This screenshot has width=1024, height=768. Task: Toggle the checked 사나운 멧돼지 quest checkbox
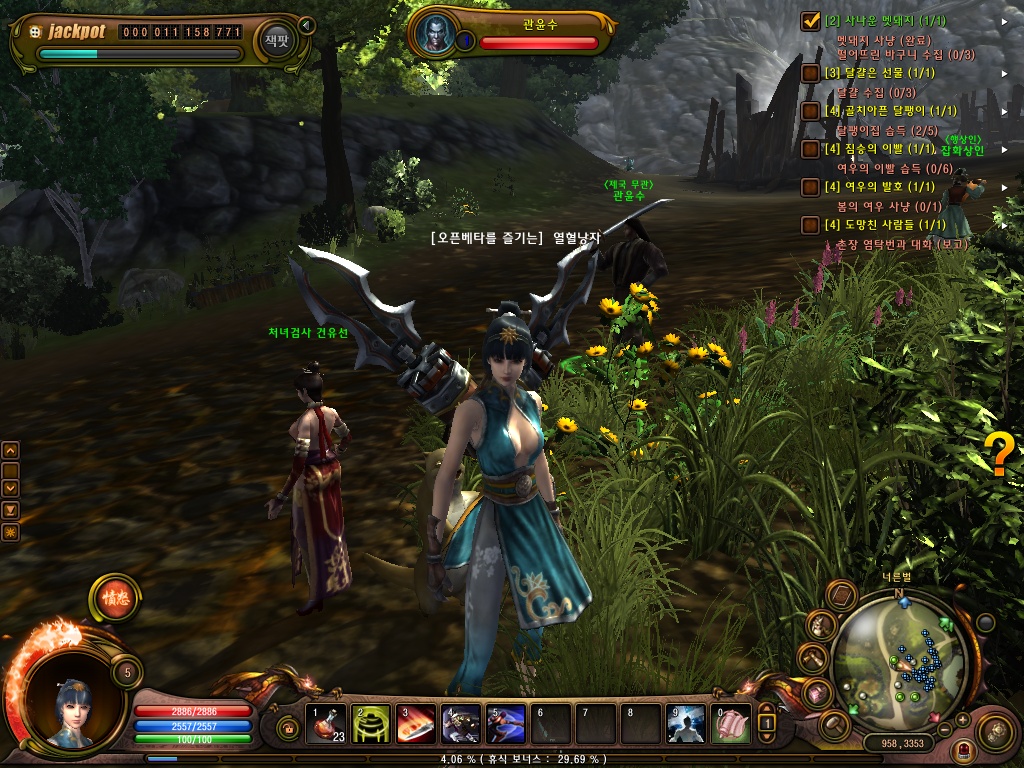point(811,21)
